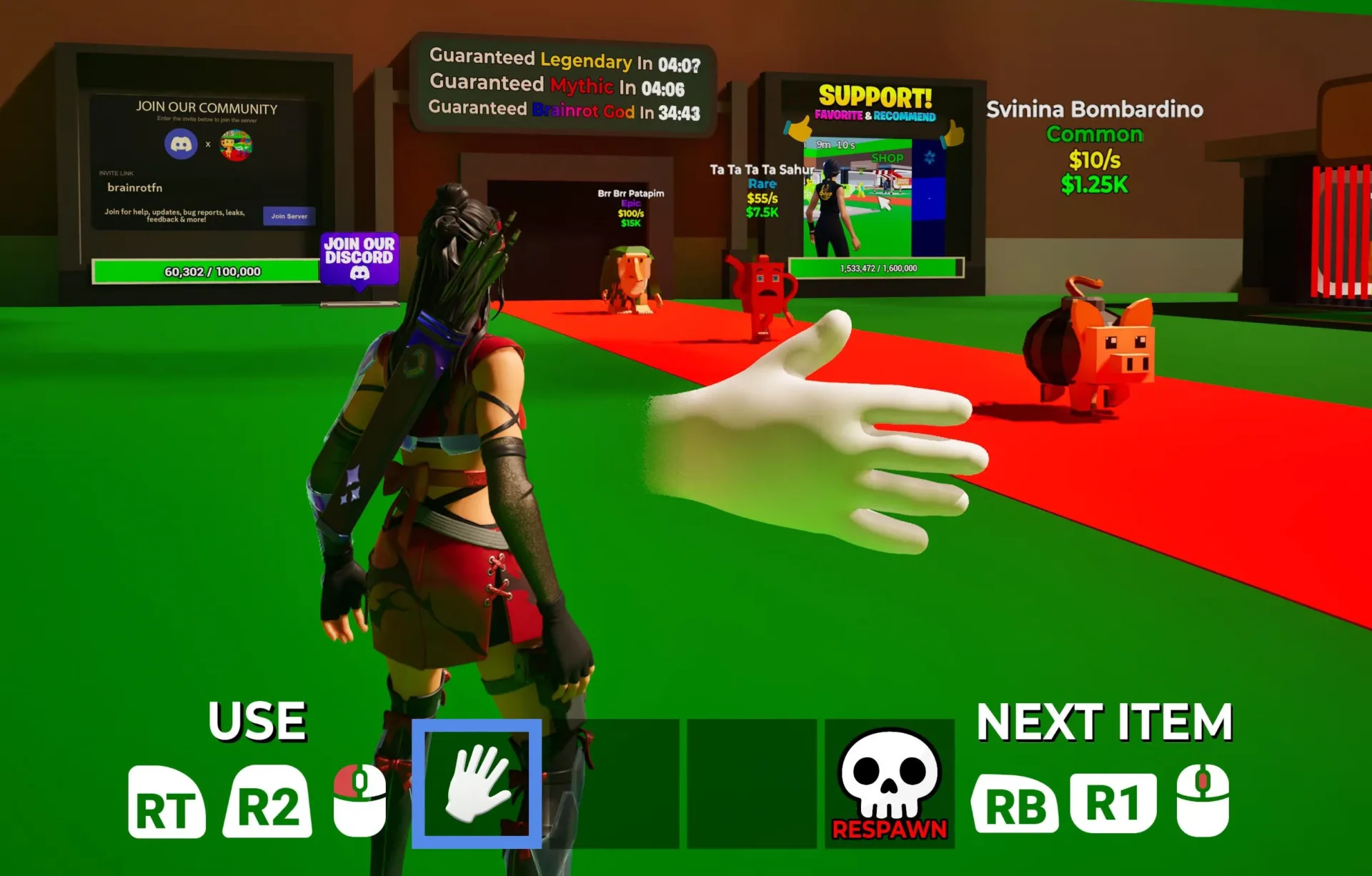Viewport: 1372px width, 876px height.
Task: Click the RB prompt beside NEXT ITEM
Action: 1017,803
